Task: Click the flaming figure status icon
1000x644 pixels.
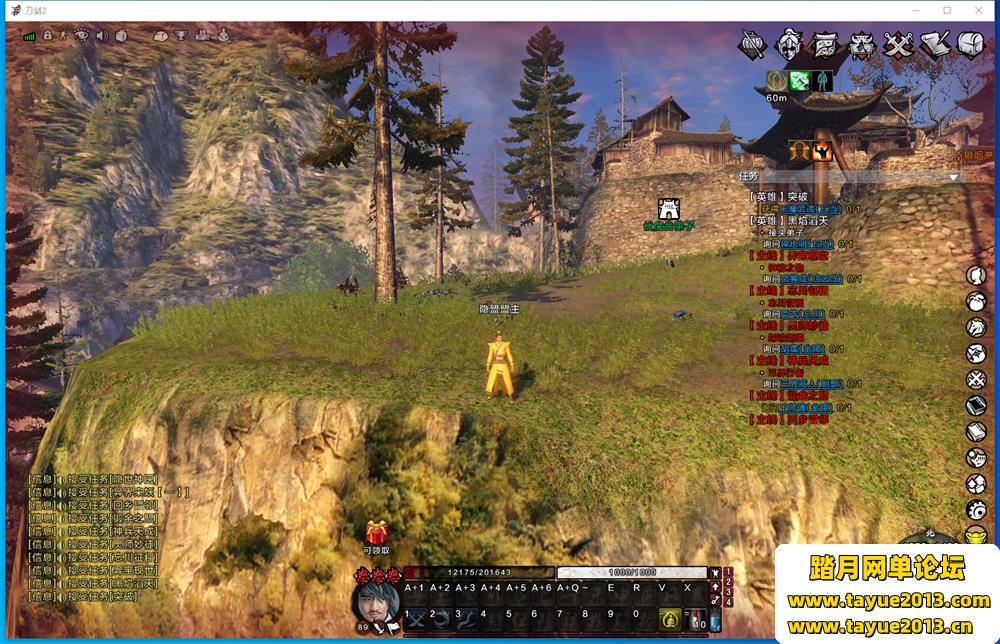Action: point(821,151)
